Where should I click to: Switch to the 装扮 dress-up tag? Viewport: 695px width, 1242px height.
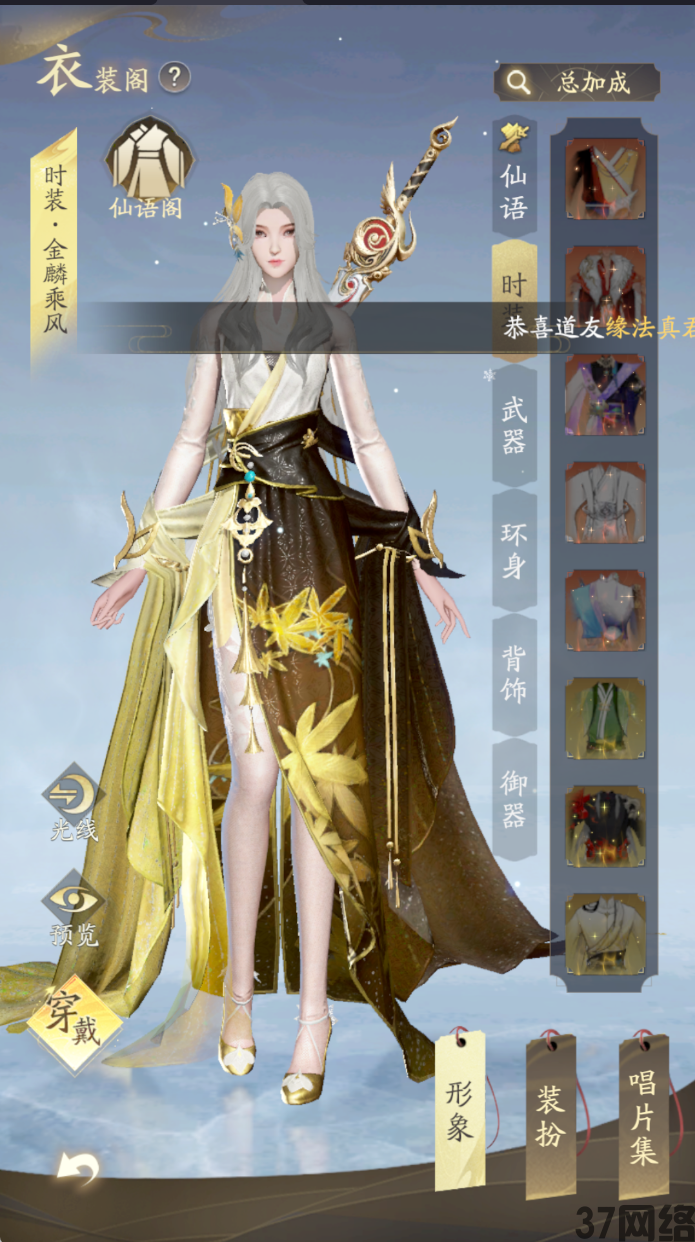pos(551,1116)
